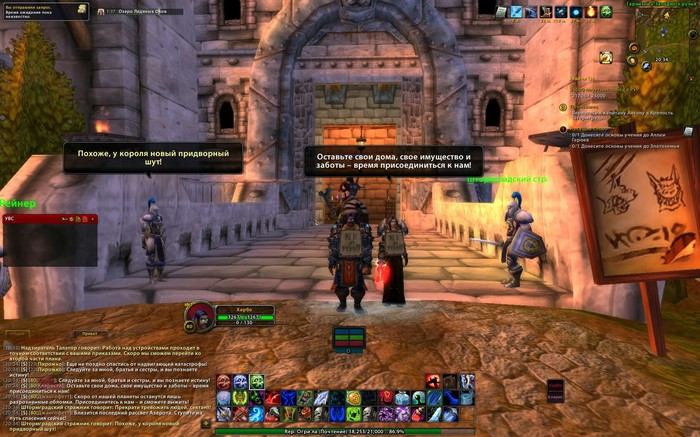
Task: Select the green nature buff icon
Action: tap(607, 12)
